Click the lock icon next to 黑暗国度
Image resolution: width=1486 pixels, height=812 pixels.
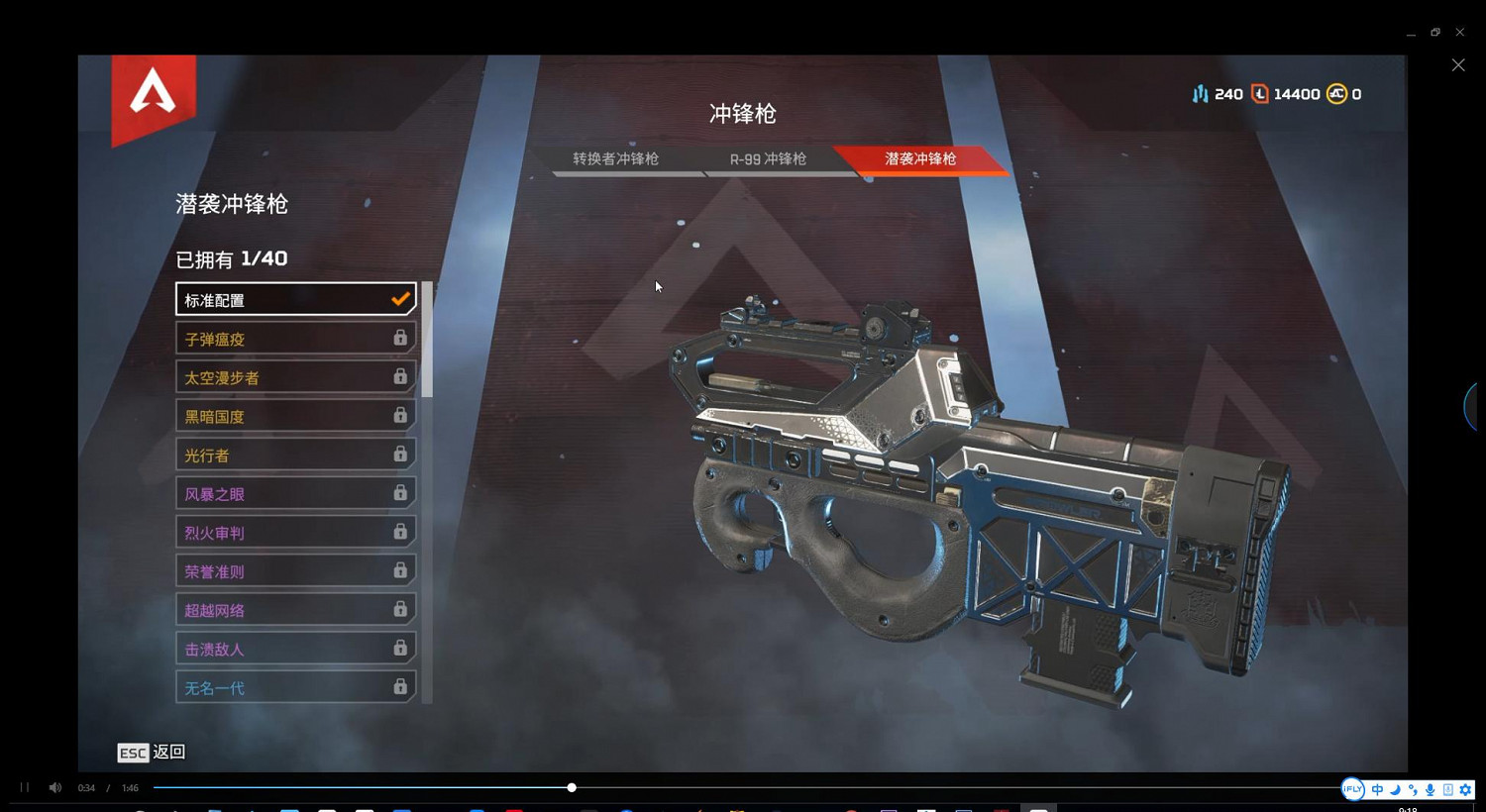[x=400, y=415]
